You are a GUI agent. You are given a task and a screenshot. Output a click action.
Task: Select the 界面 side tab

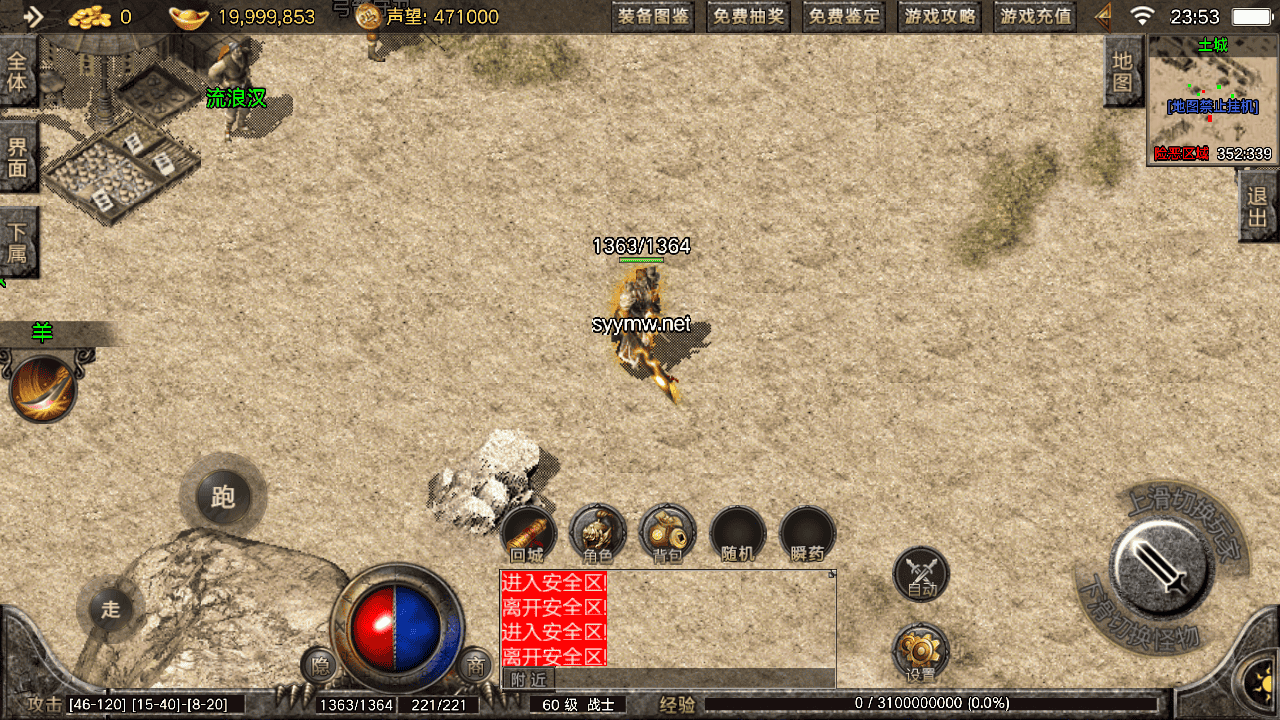click(x=18, y=157)
